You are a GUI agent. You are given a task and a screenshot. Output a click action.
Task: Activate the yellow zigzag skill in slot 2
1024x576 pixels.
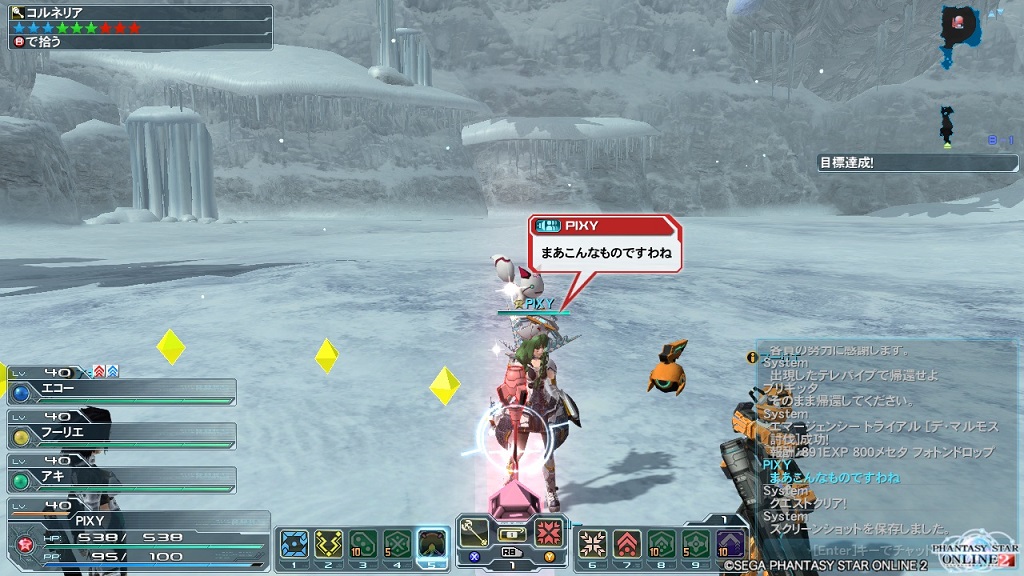coord(328,543)
